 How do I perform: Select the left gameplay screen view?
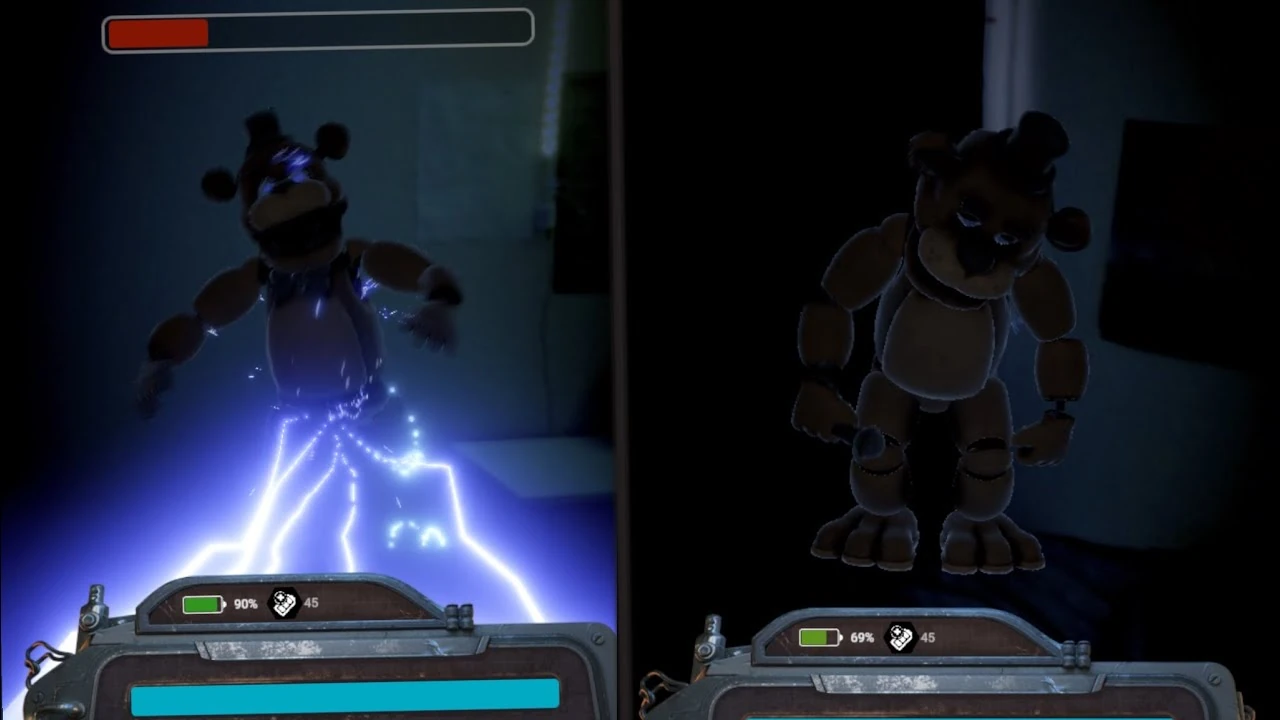[x=300, y=300]
